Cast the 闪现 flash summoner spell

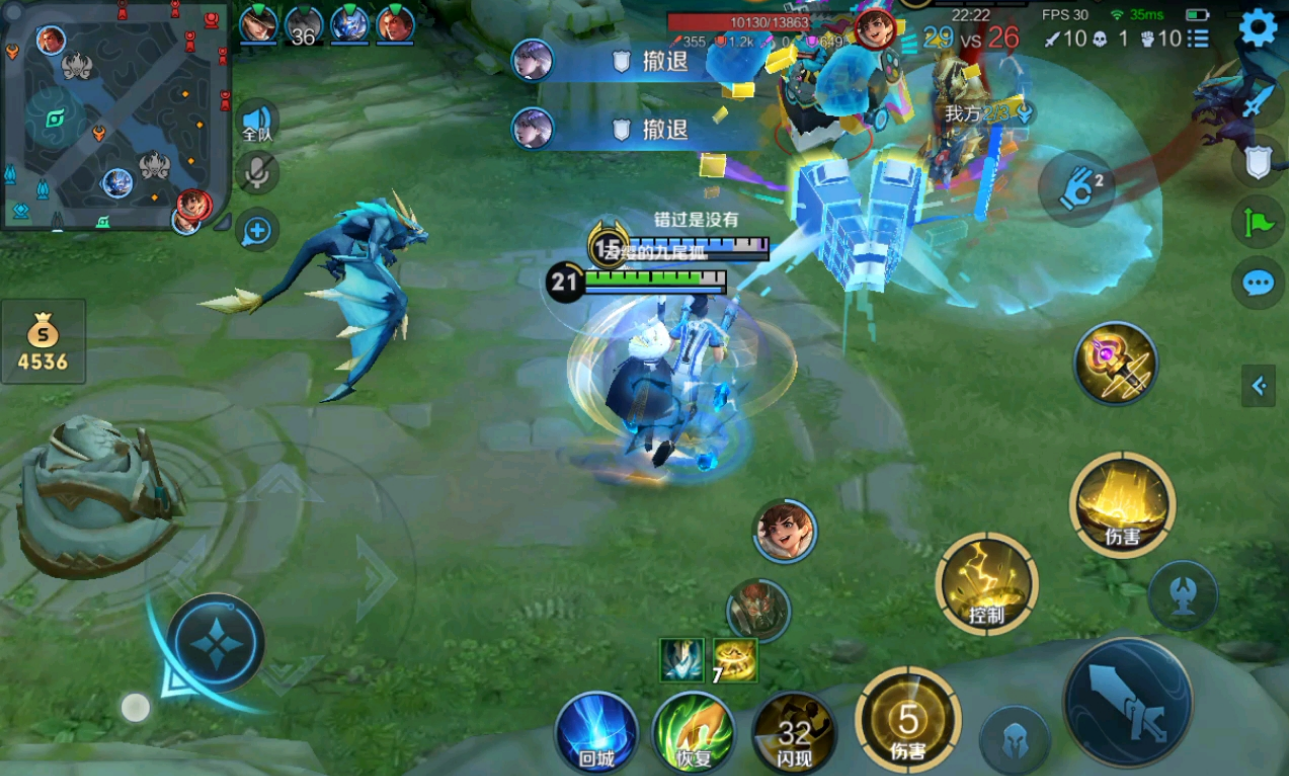coord(794,733)
